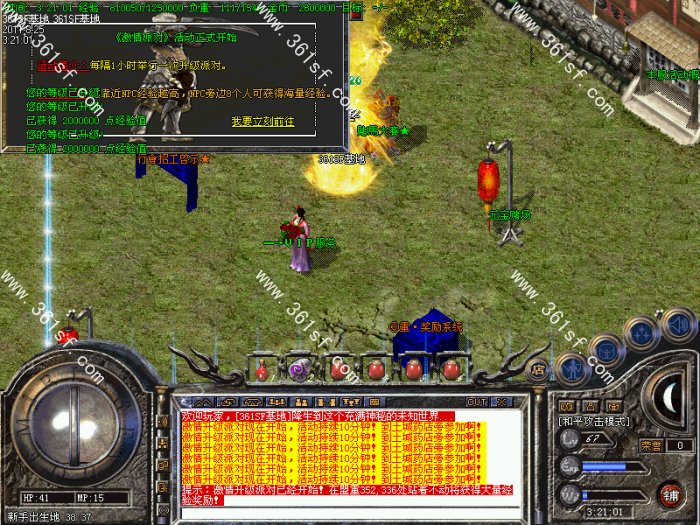This screenshot has width=700, height=525.
Task: Use the purple scroll in the belt
Action: click(298, 370)
